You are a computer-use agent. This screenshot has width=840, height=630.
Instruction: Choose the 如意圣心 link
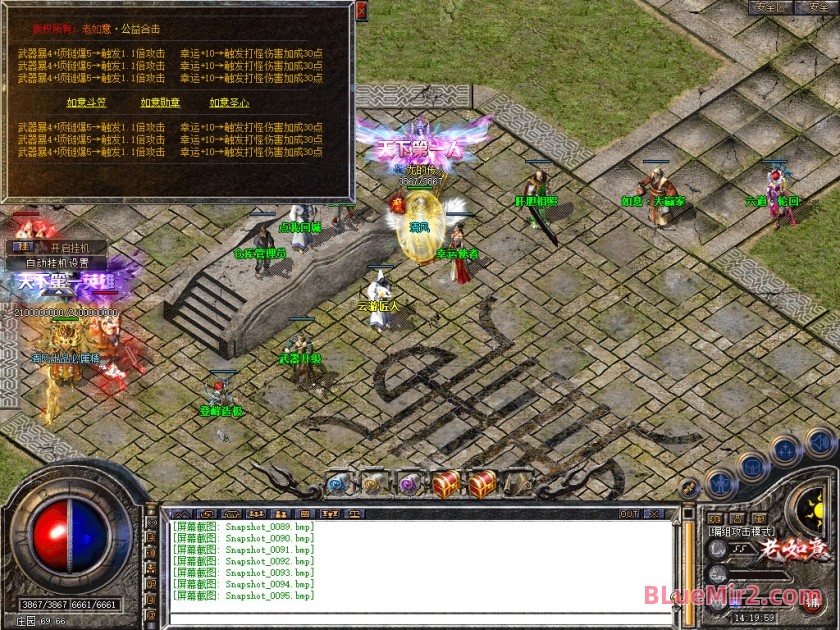click(x=229, y=102)
